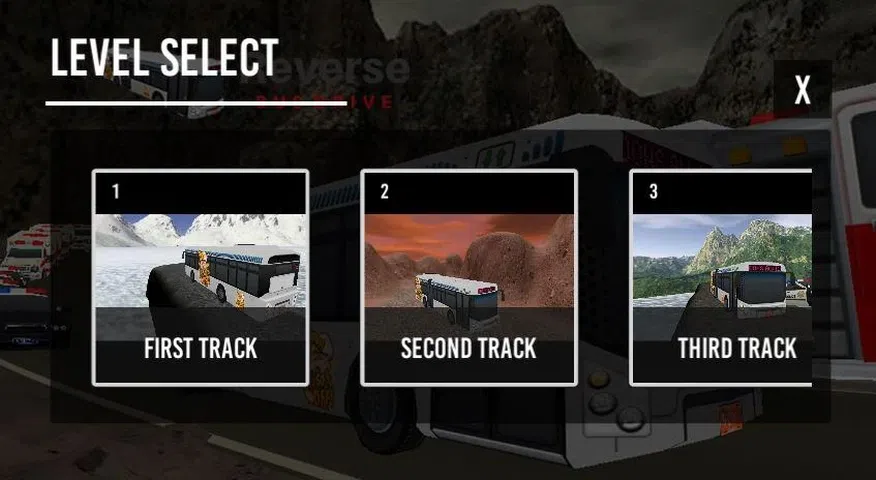Close the Level Select screen
Screen dimensions: 876x480
click(802, 91)
